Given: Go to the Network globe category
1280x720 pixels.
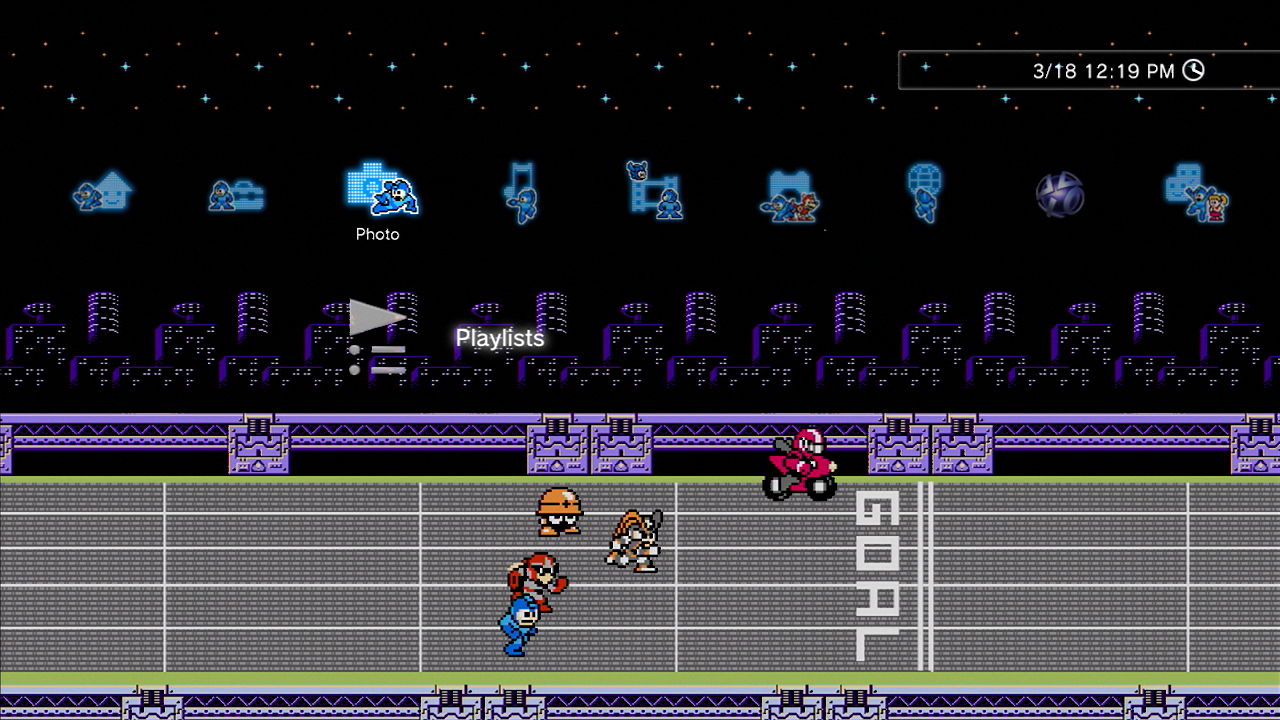Looking at the screenshot, I should [924, 192].
